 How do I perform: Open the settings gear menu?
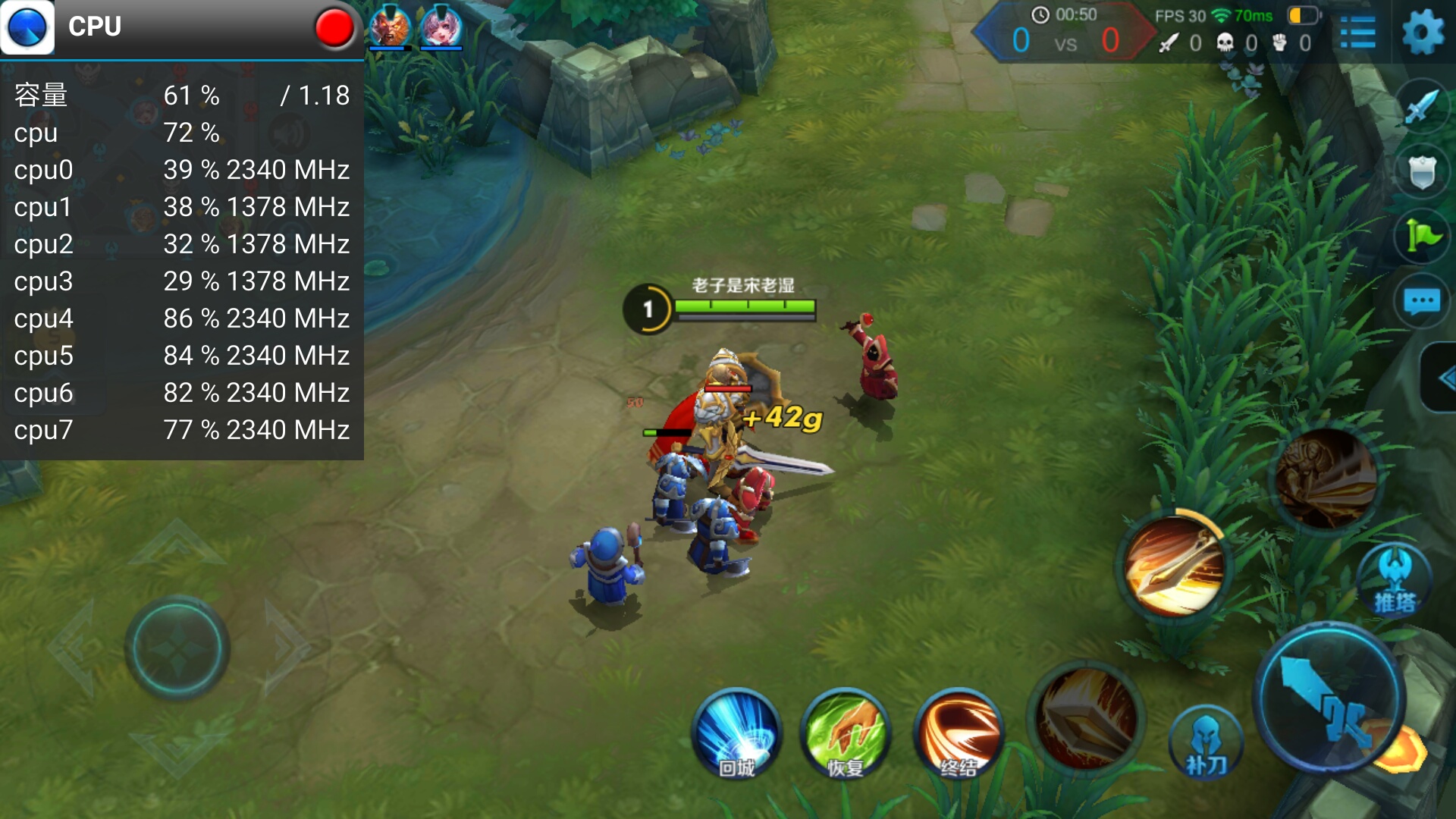(x=1422, y=33)
